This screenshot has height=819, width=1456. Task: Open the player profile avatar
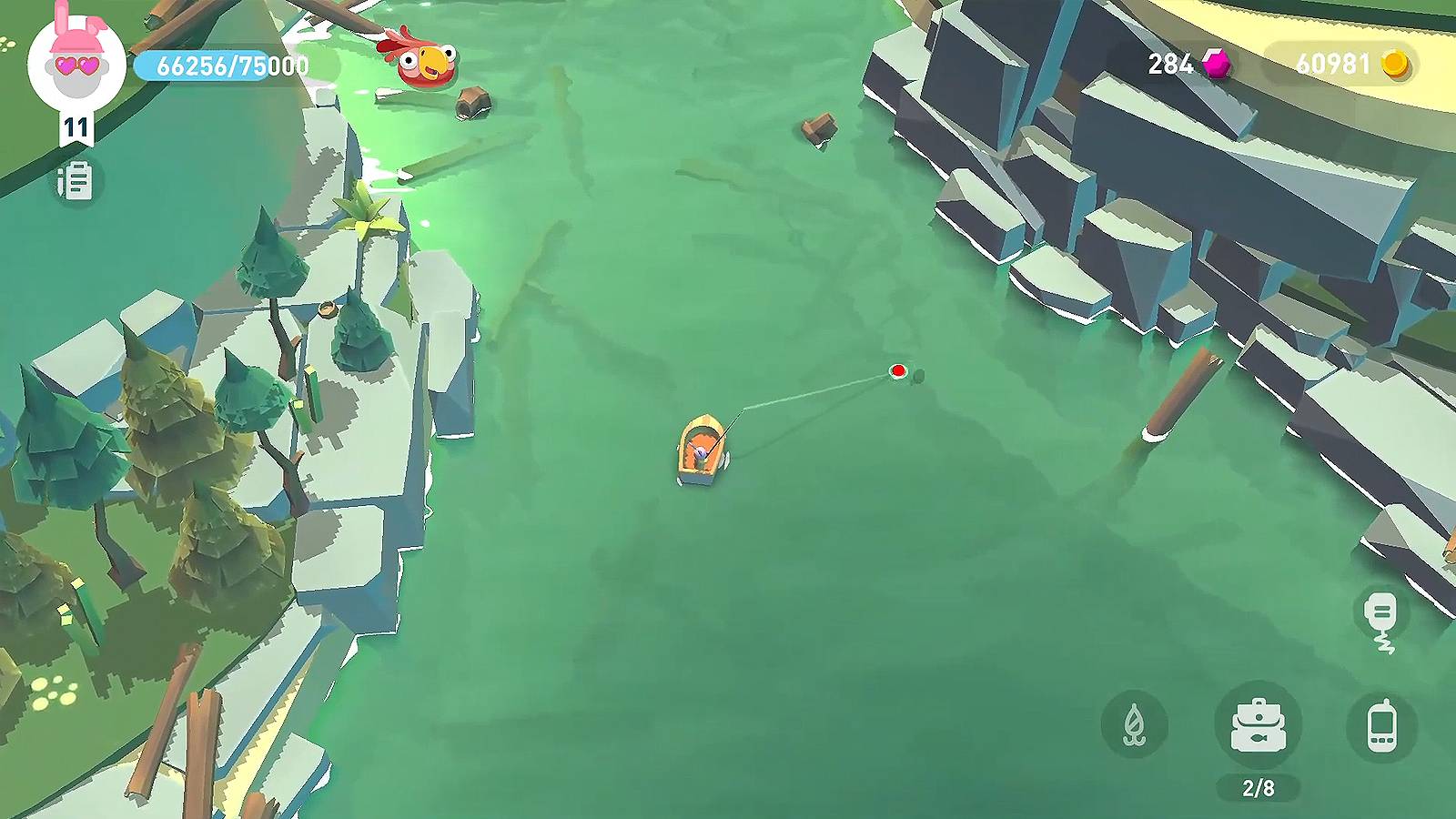tap(76, 62)
